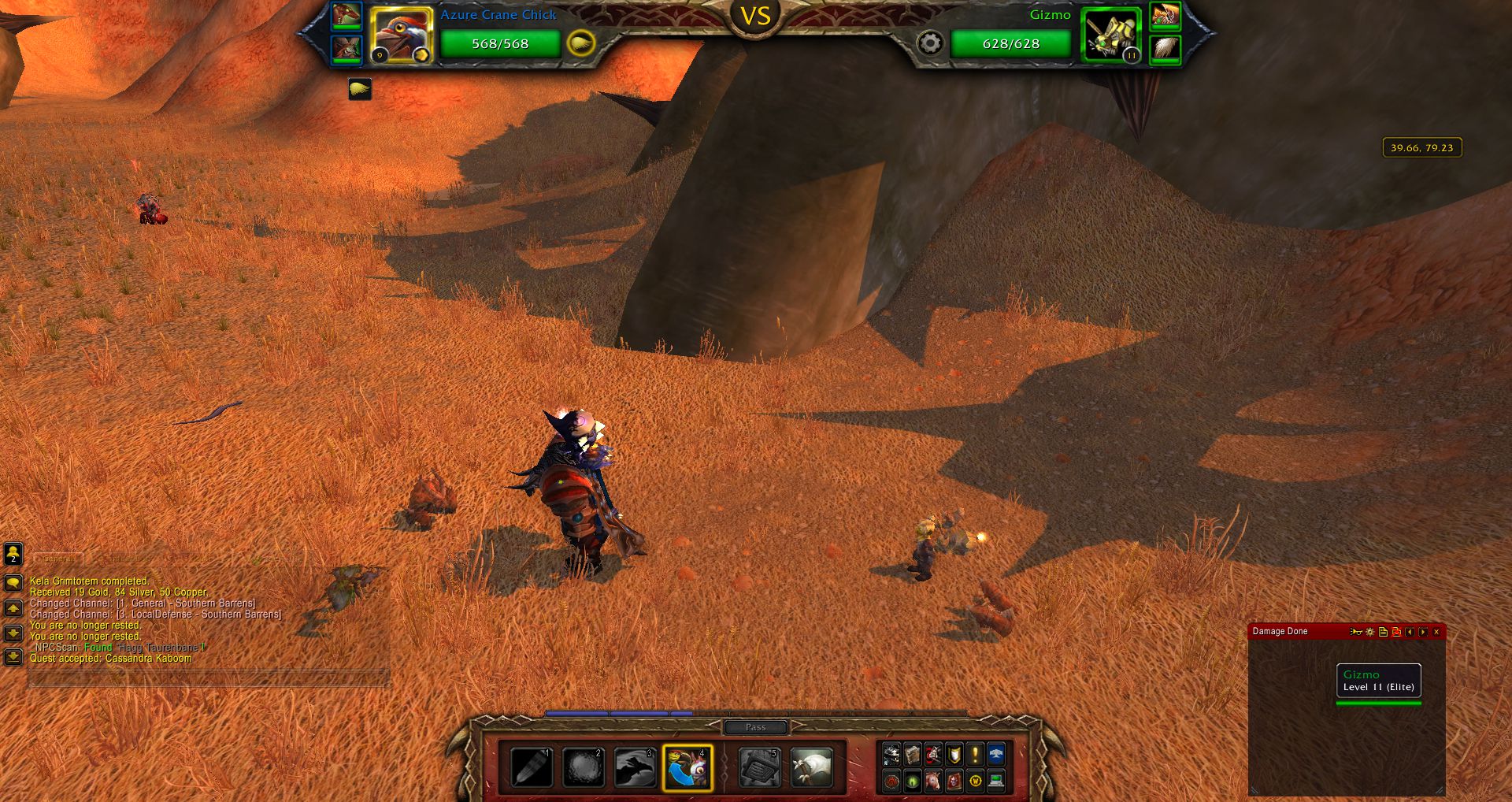Image resolution: width=1512 pixels, height=802 pixels.
Task: Open the yellow exclamation quest log icon
Action: pyautogui.click(x=975, y=755)
